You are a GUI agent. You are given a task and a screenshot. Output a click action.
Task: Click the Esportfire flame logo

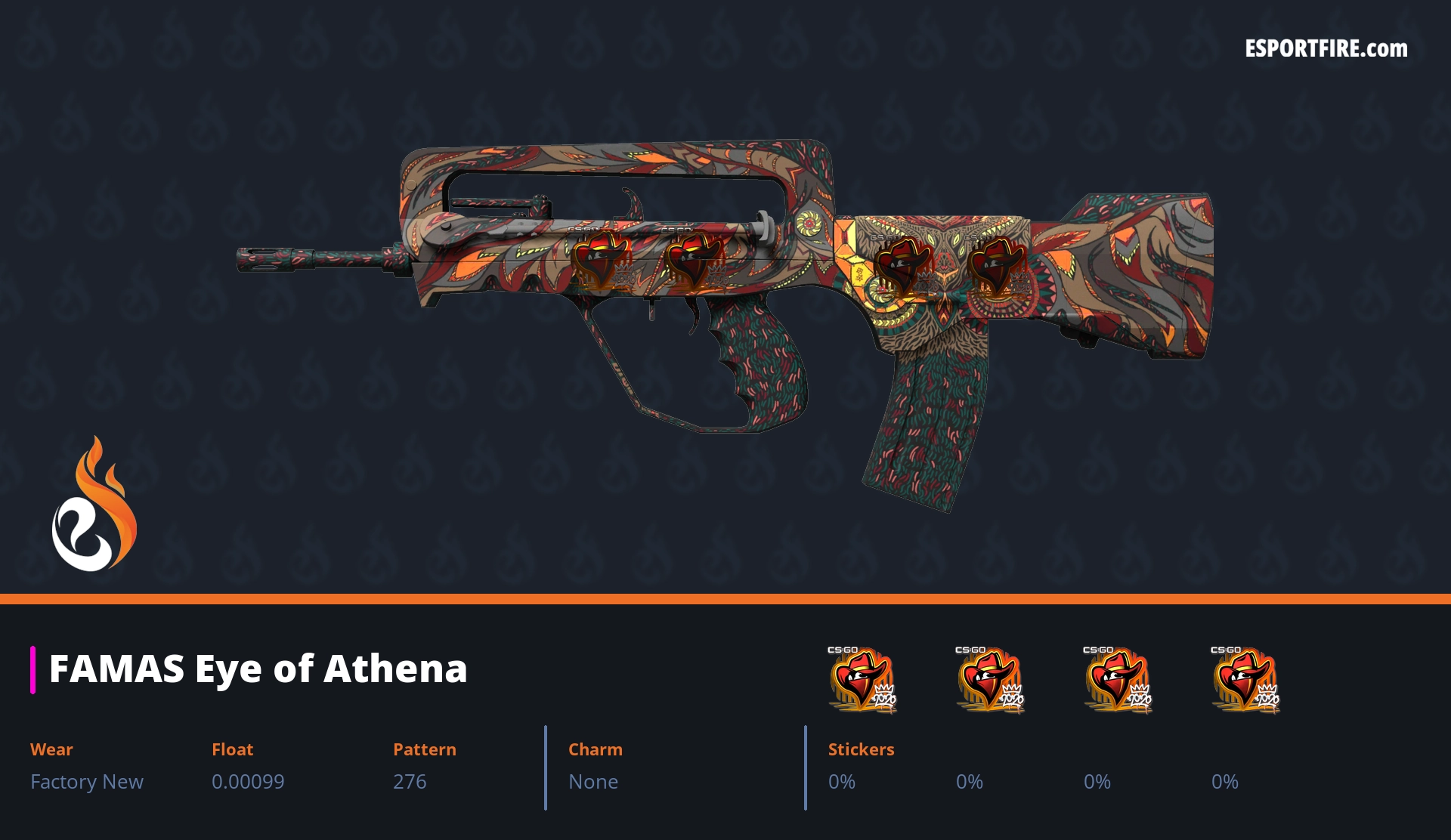[x=94, y=505]
